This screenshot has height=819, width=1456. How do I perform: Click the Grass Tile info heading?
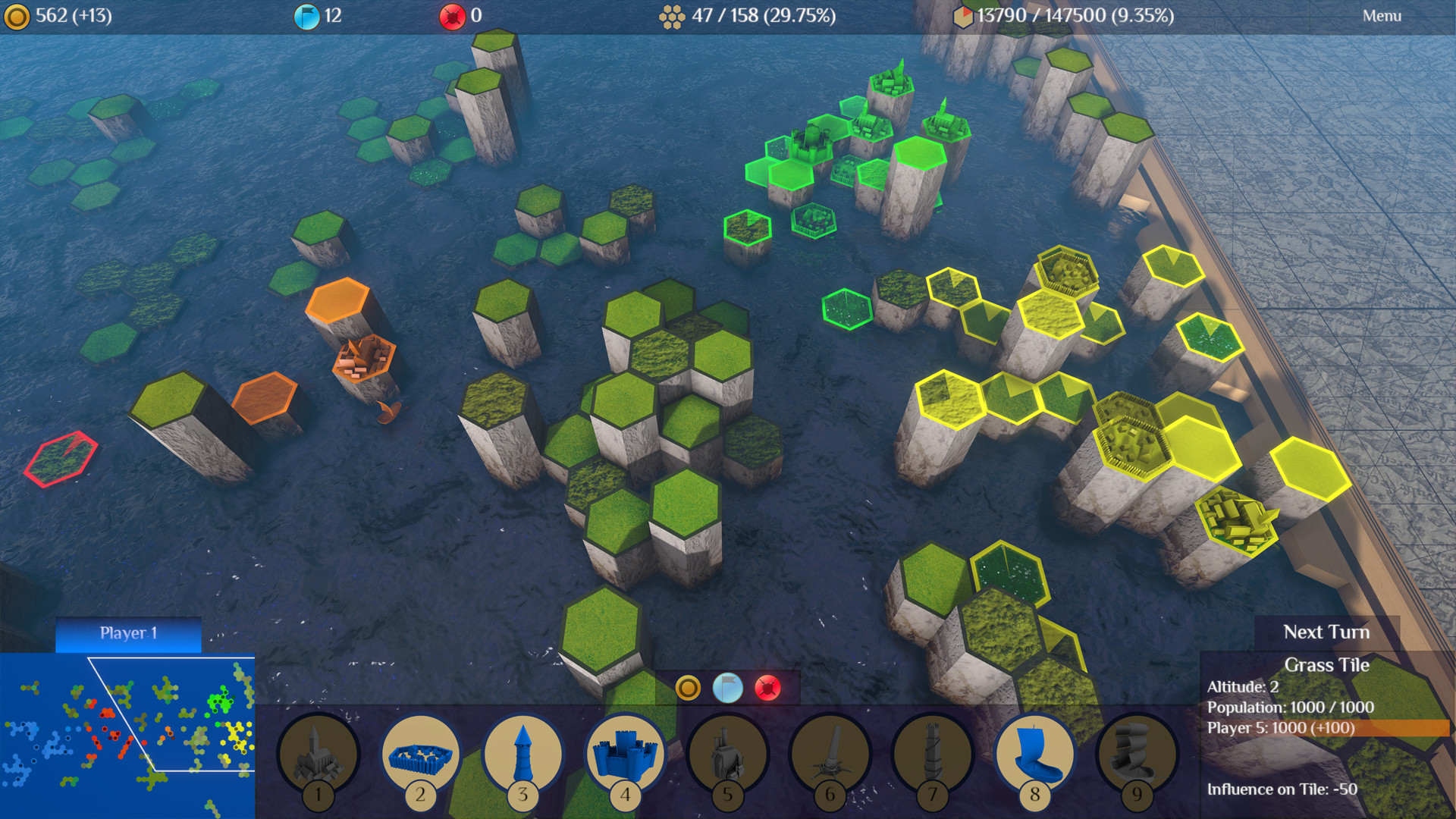[x=1327, y=665]
